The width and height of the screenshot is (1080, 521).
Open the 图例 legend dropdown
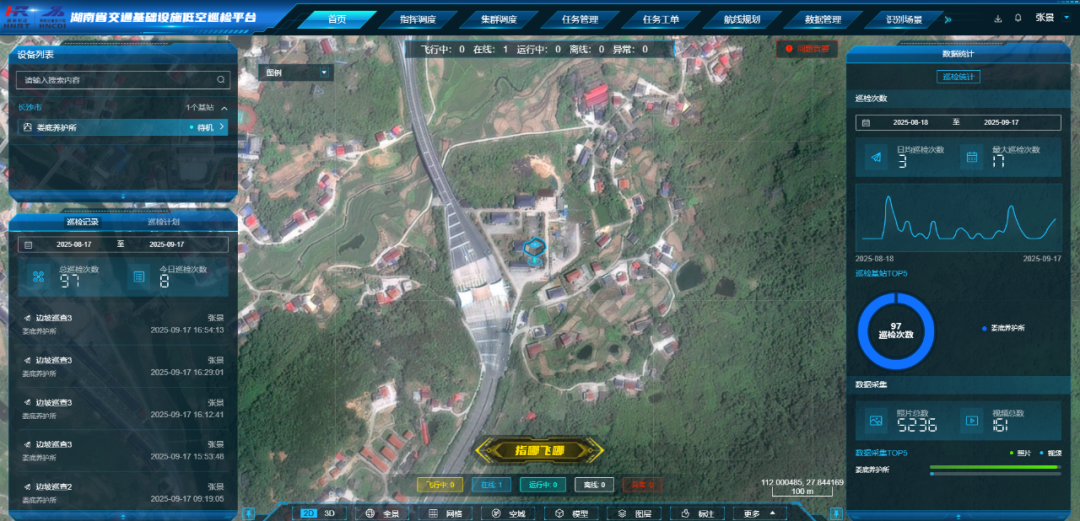297,72
